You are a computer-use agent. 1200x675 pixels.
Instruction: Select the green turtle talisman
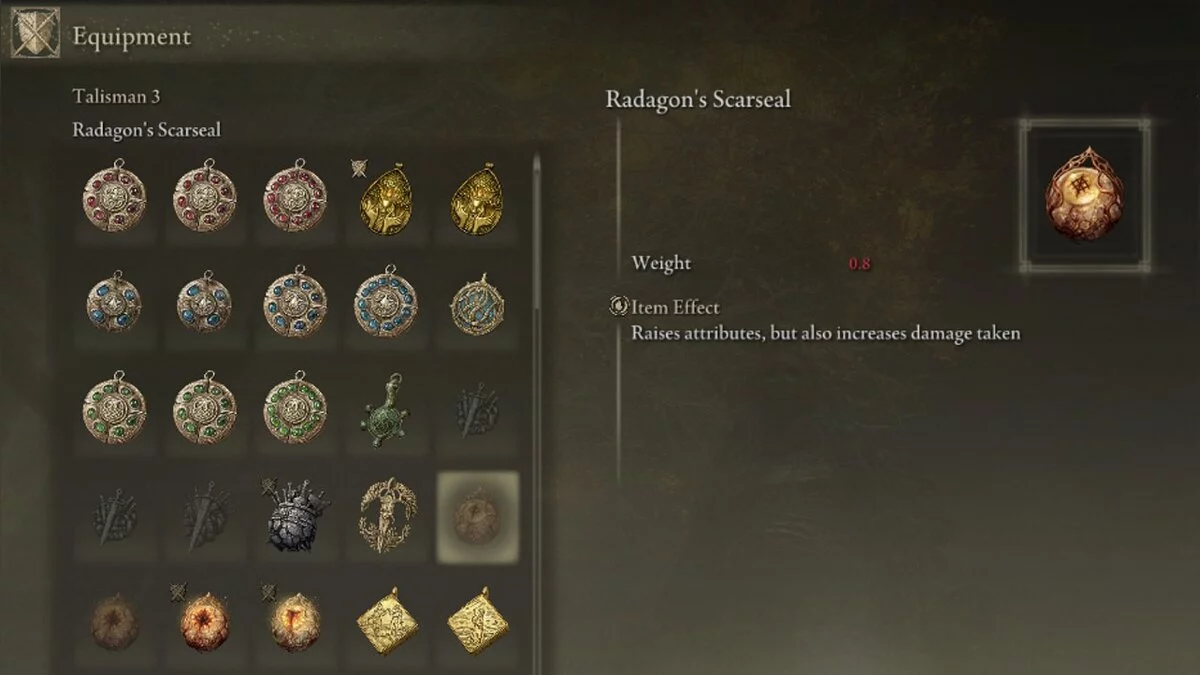[x=386, y=410]
